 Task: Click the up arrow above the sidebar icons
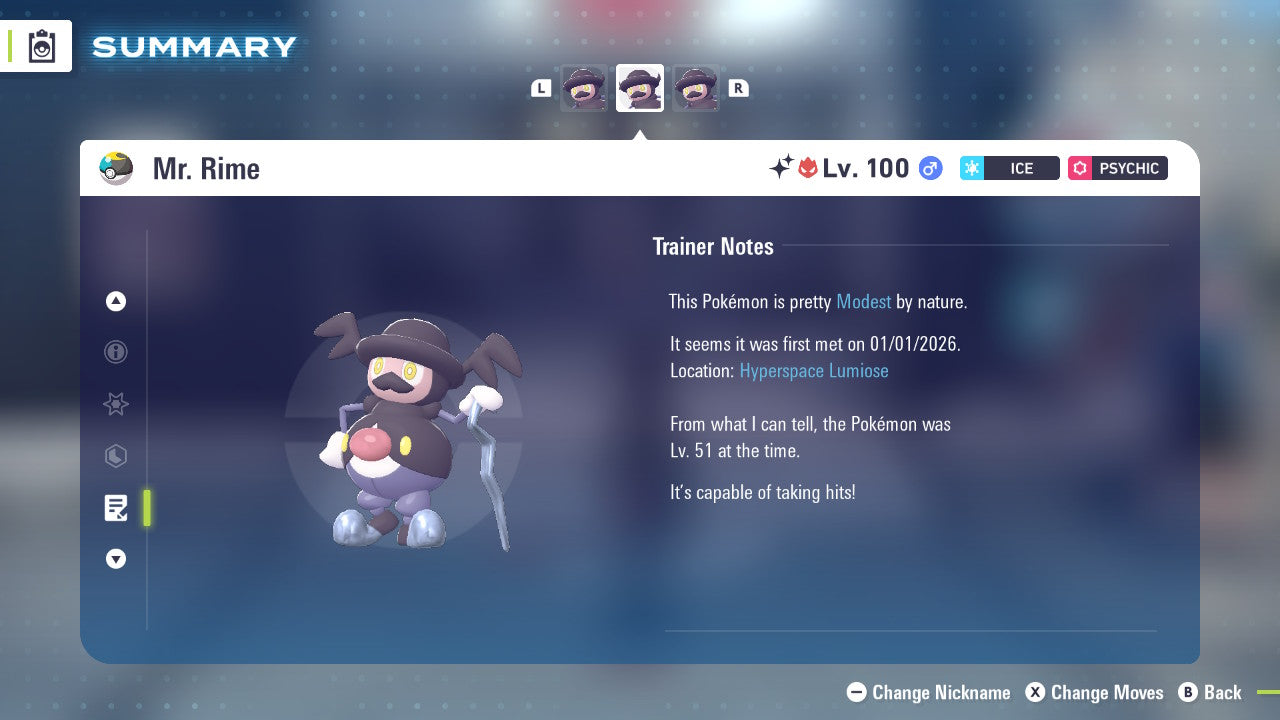(x=116, y=301)
